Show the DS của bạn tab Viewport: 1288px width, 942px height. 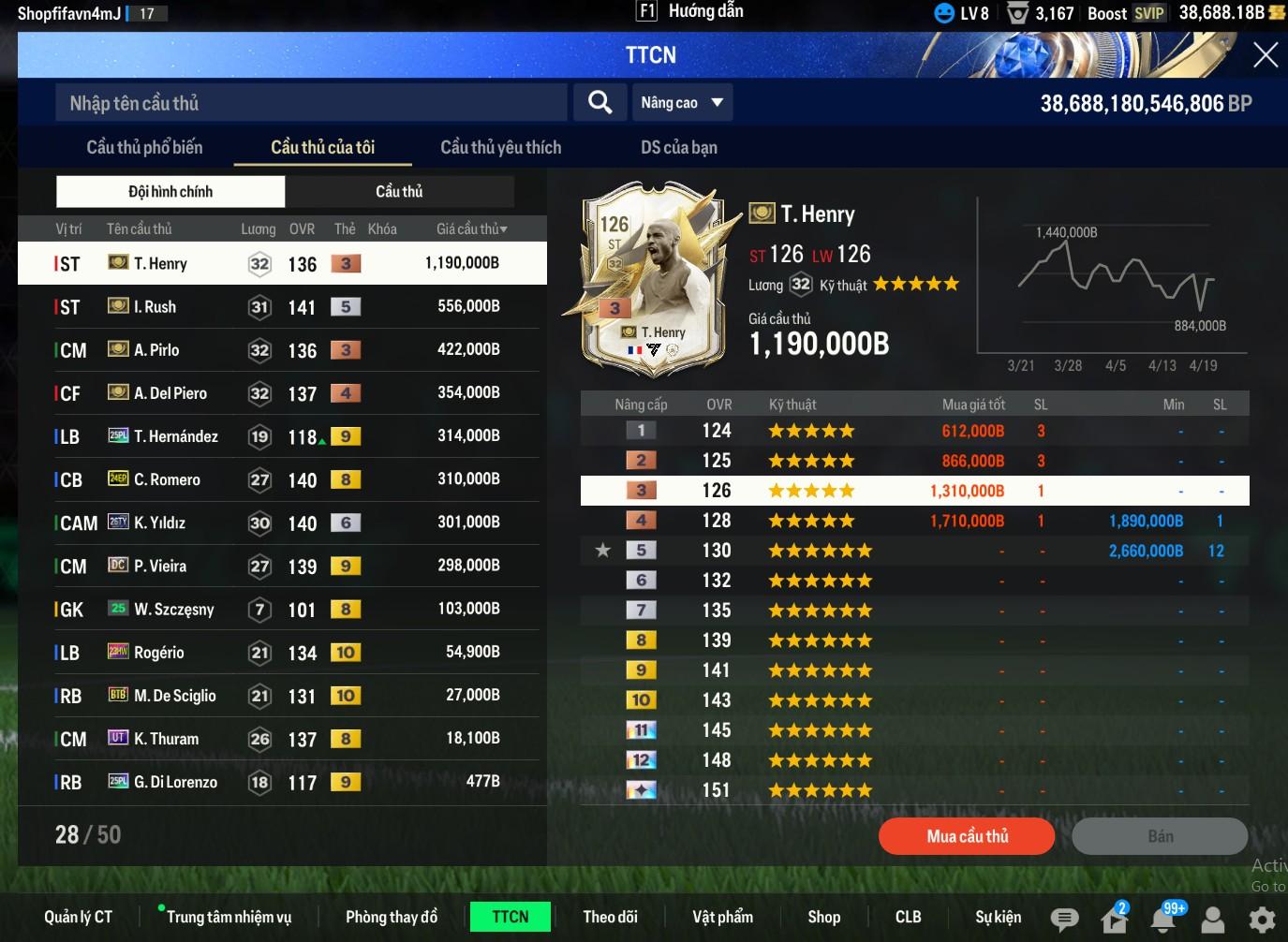[678, 147]
